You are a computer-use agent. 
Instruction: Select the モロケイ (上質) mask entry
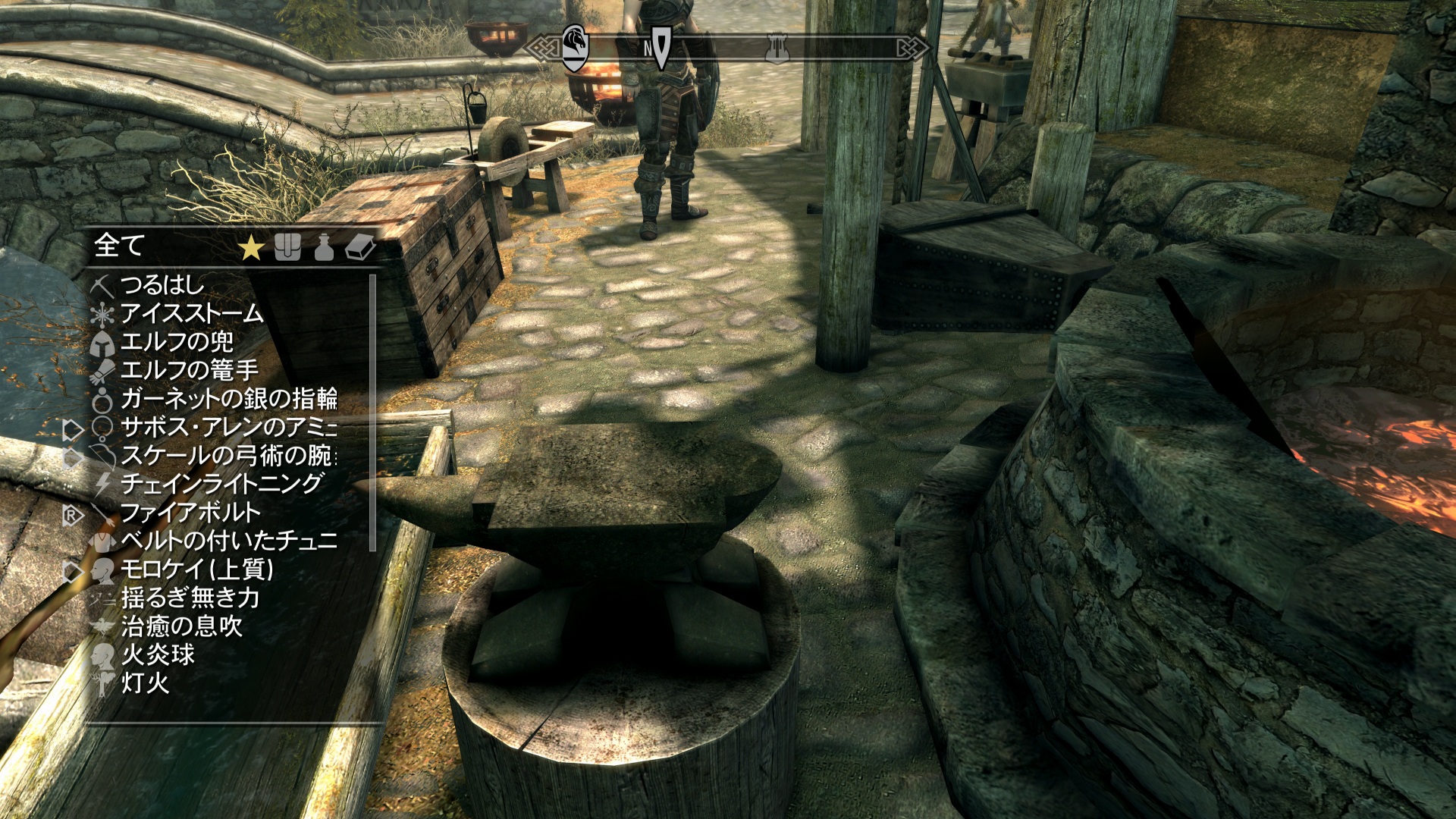coord(197,570)
